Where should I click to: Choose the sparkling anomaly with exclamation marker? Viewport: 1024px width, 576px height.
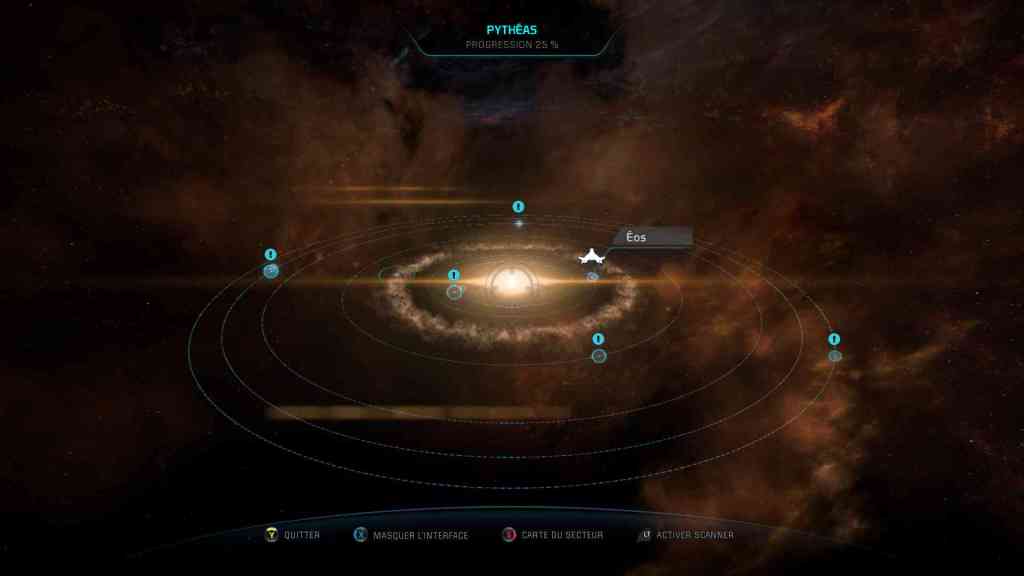tap(518, 222)
